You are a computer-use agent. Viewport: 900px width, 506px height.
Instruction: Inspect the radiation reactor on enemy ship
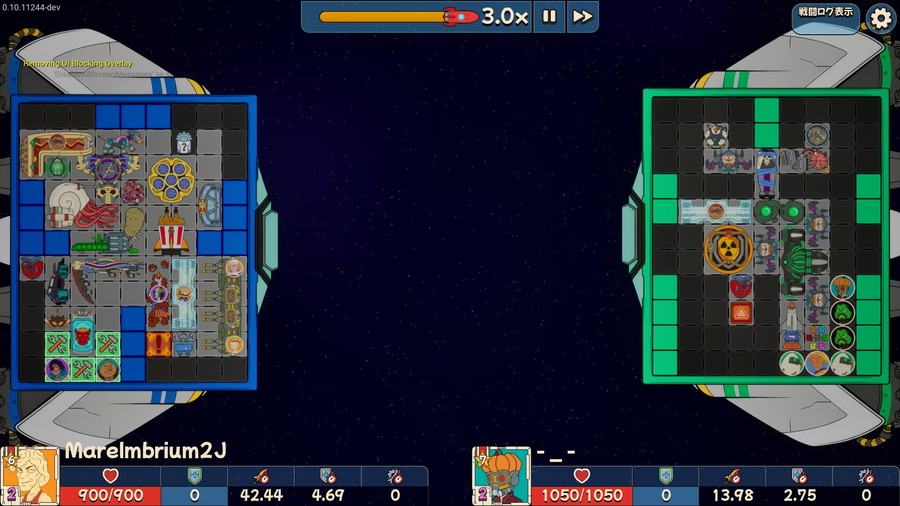tap(727, 249)
